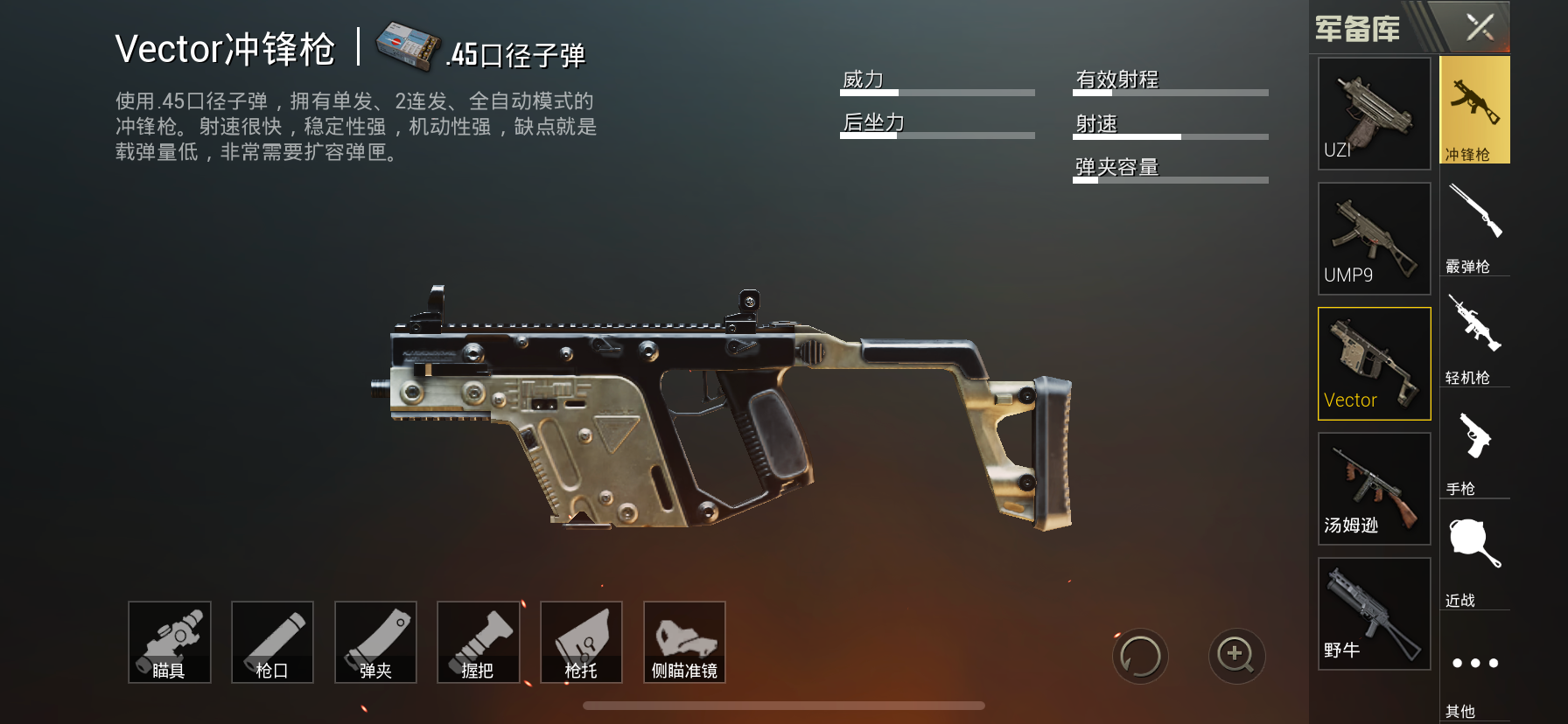Image resolution: width=1568 pixels, height=724 pixels.
Task: Select the 瞄具 sight attachment slot
Action: point(170,642)
